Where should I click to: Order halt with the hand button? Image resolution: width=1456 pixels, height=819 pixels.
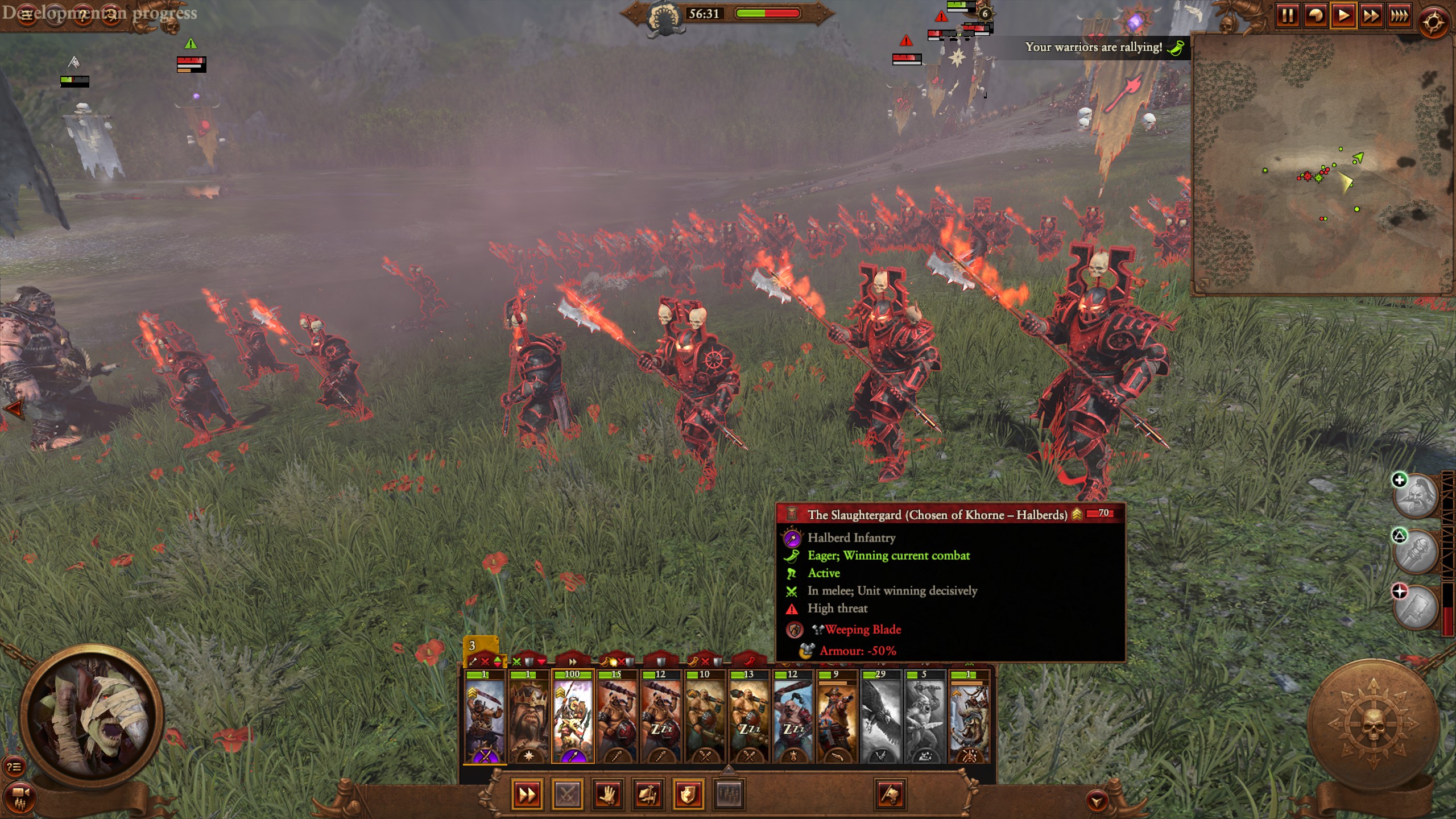[x=607, y=795]
